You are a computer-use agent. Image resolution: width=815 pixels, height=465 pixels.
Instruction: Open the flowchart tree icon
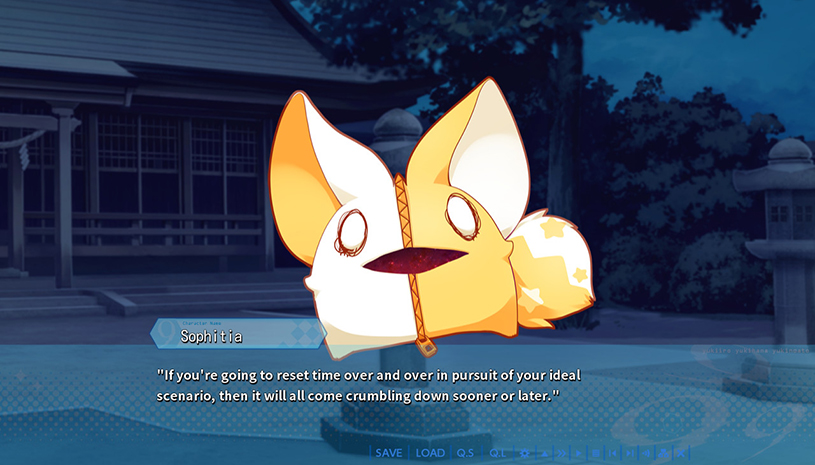click(x=664, y=453)
